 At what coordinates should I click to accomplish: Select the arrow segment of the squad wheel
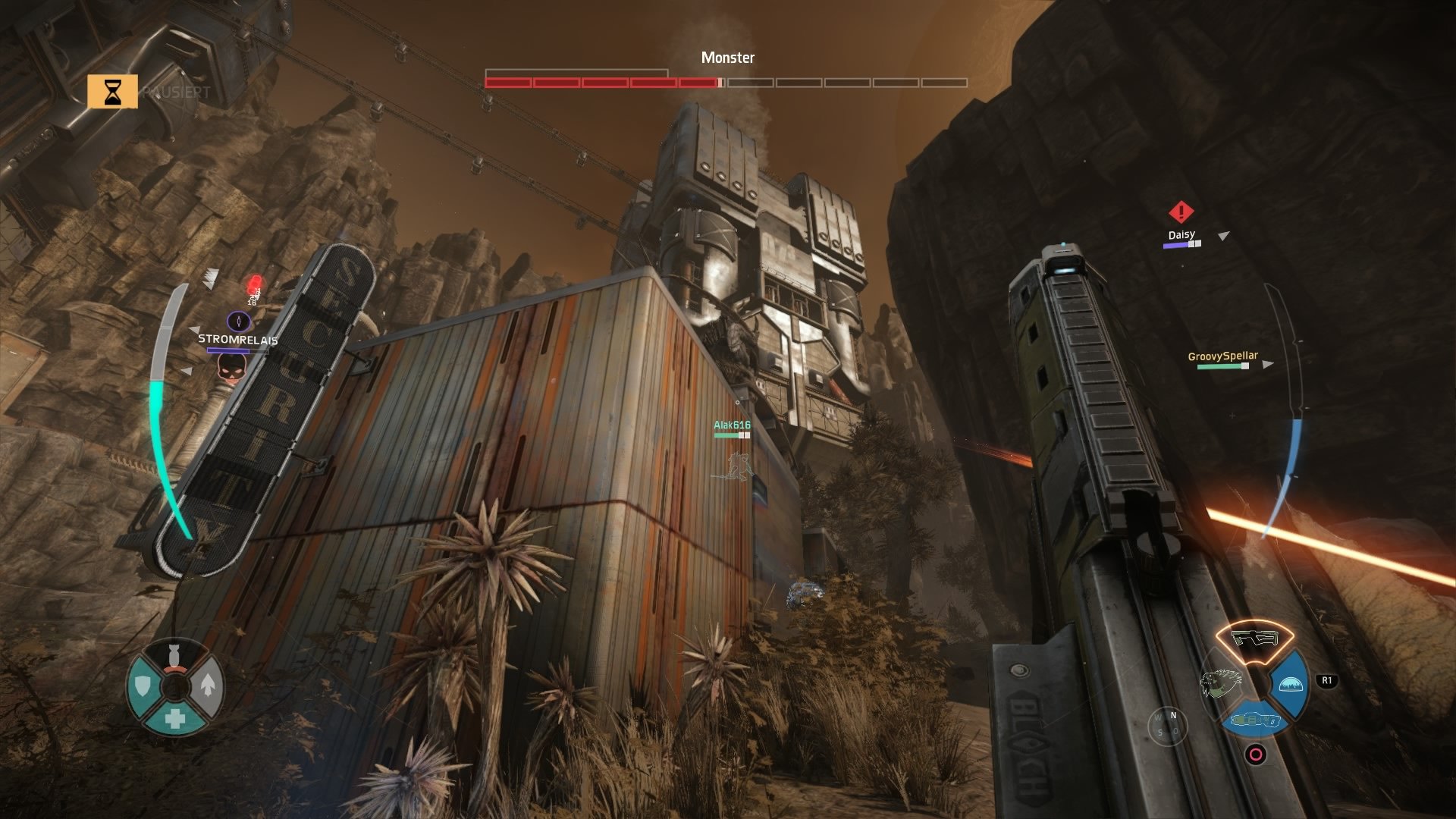click(208, 686)
